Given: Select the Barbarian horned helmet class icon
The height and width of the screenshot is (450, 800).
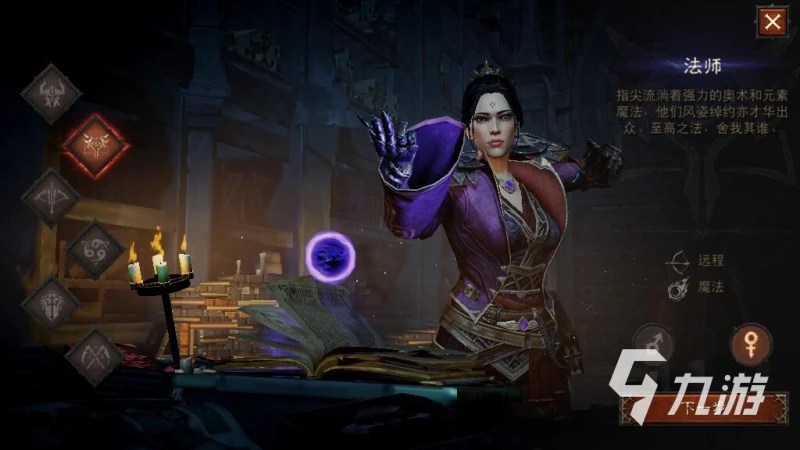Looking at the screenshot, I should point(51,93).
